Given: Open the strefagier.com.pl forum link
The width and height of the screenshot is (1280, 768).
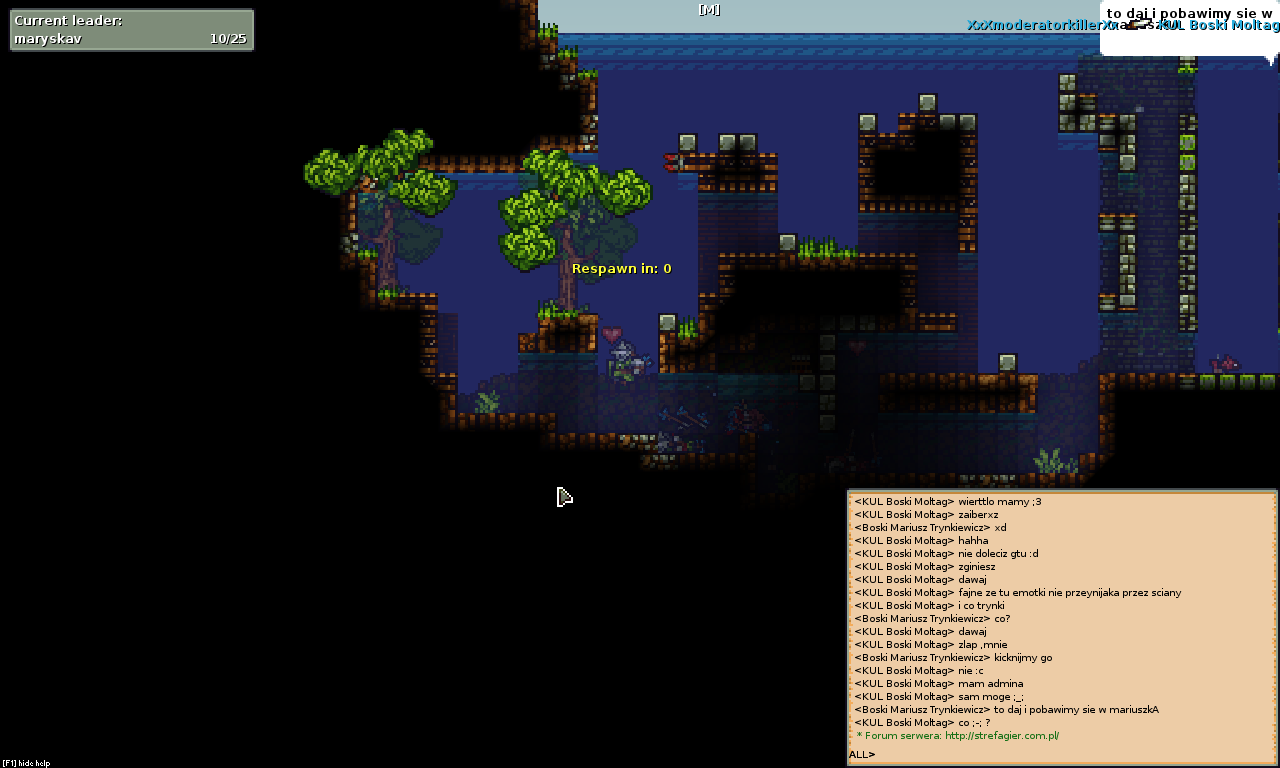Looking at the screenshot, I should (x=1001, y=736).
